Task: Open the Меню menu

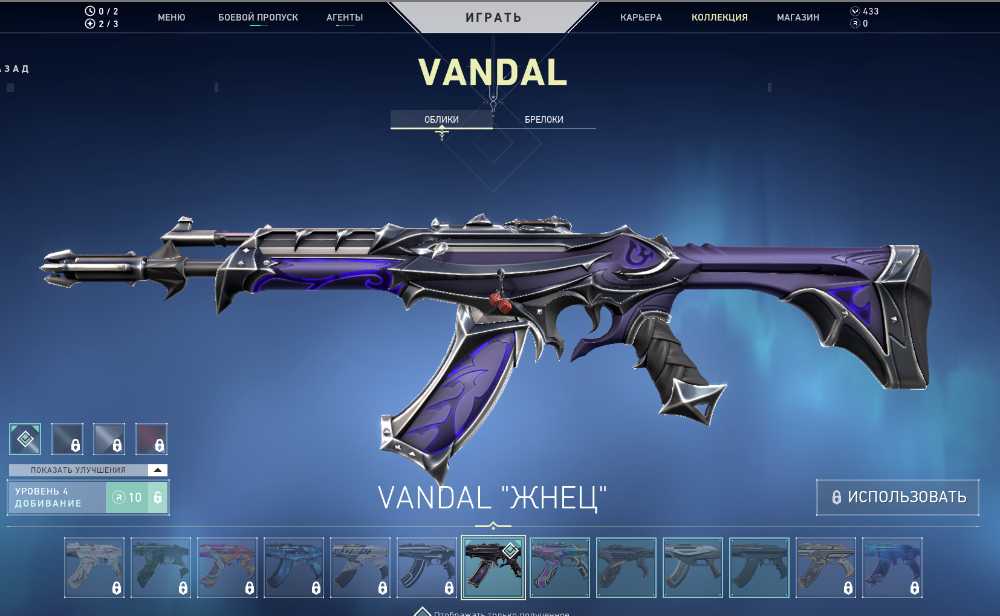Action: click(x=171, y=17)
